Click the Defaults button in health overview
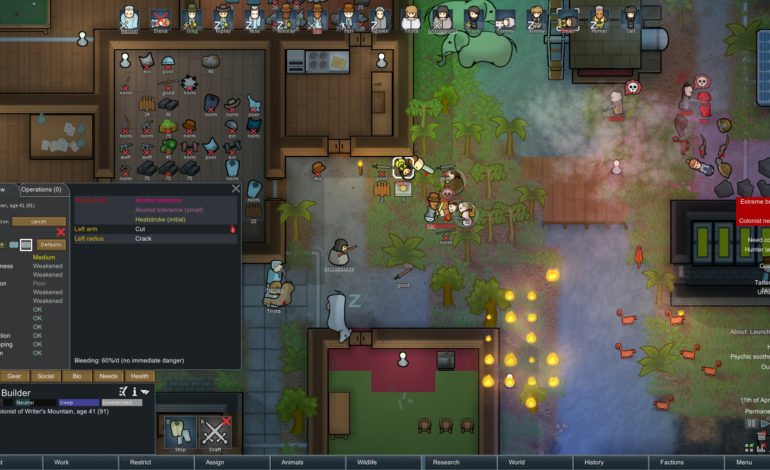The height and width of the screenshot is (470, 770). (x=51, y=244)
